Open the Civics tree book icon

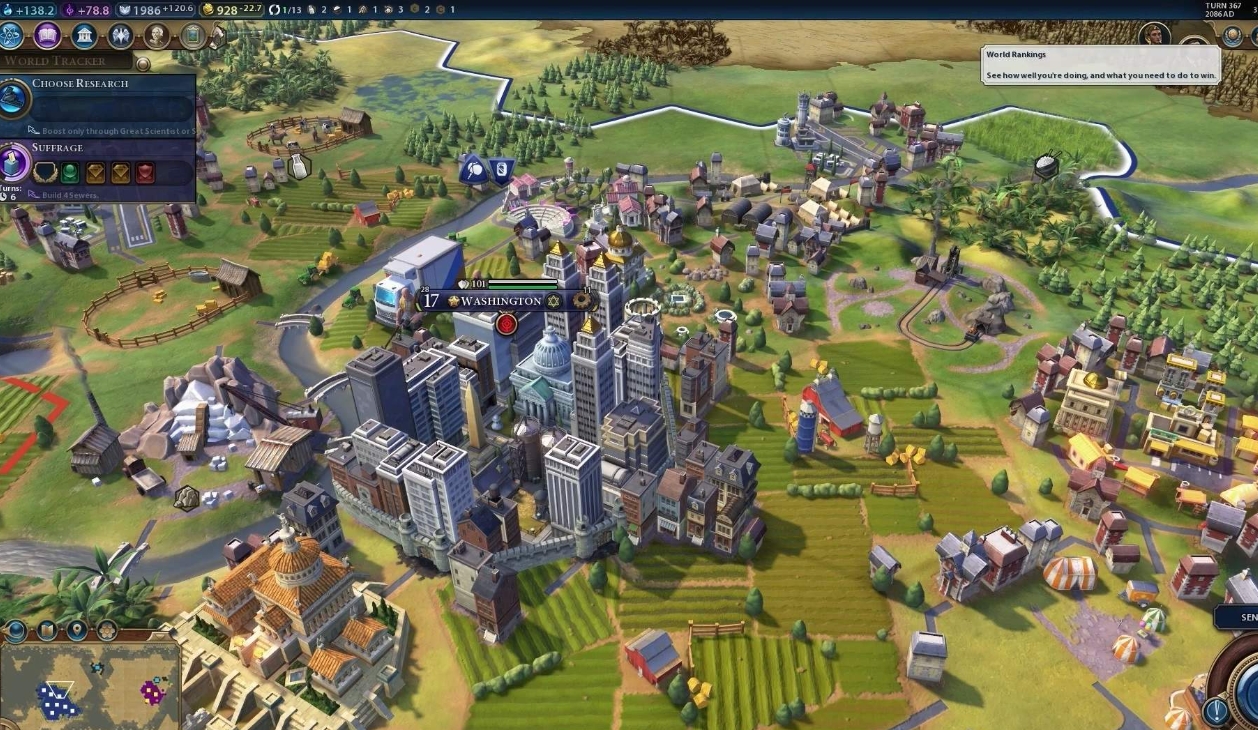48,36
